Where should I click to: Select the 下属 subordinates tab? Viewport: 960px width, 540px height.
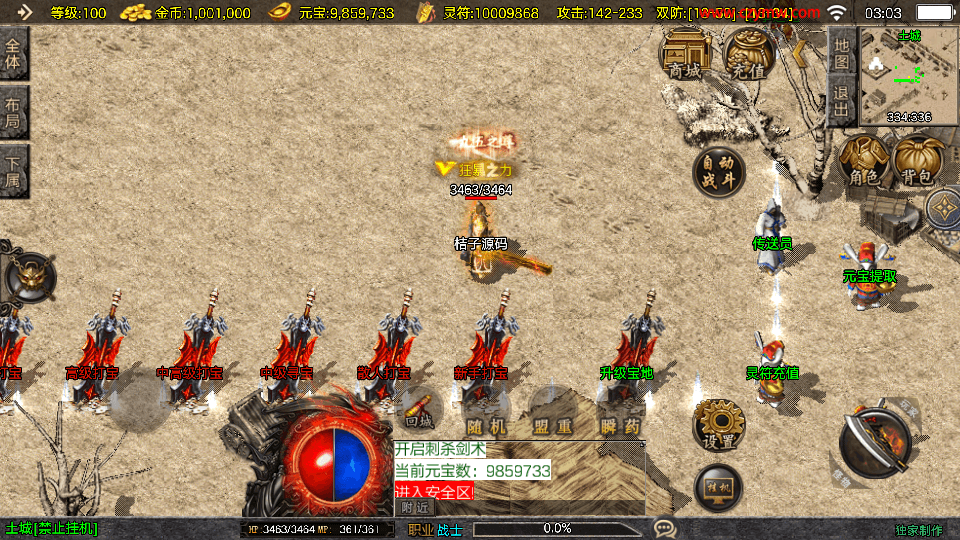coord(14,172)
